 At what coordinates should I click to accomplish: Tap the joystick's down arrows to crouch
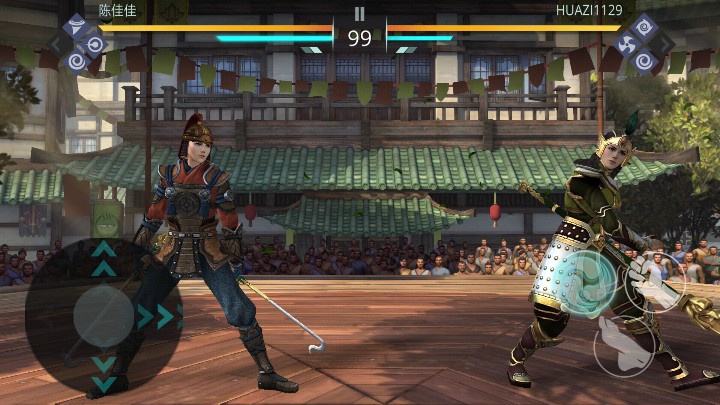pos(103,372)
